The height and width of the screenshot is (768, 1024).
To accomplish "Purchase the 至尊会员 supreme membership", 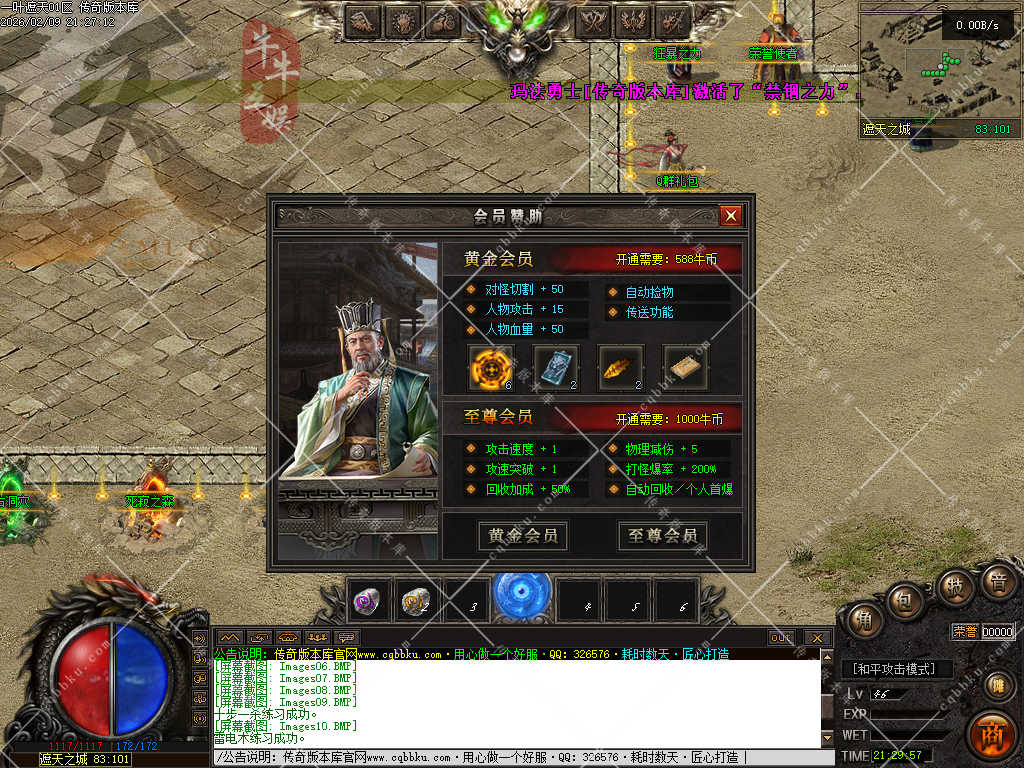I will tap(663, 536).
